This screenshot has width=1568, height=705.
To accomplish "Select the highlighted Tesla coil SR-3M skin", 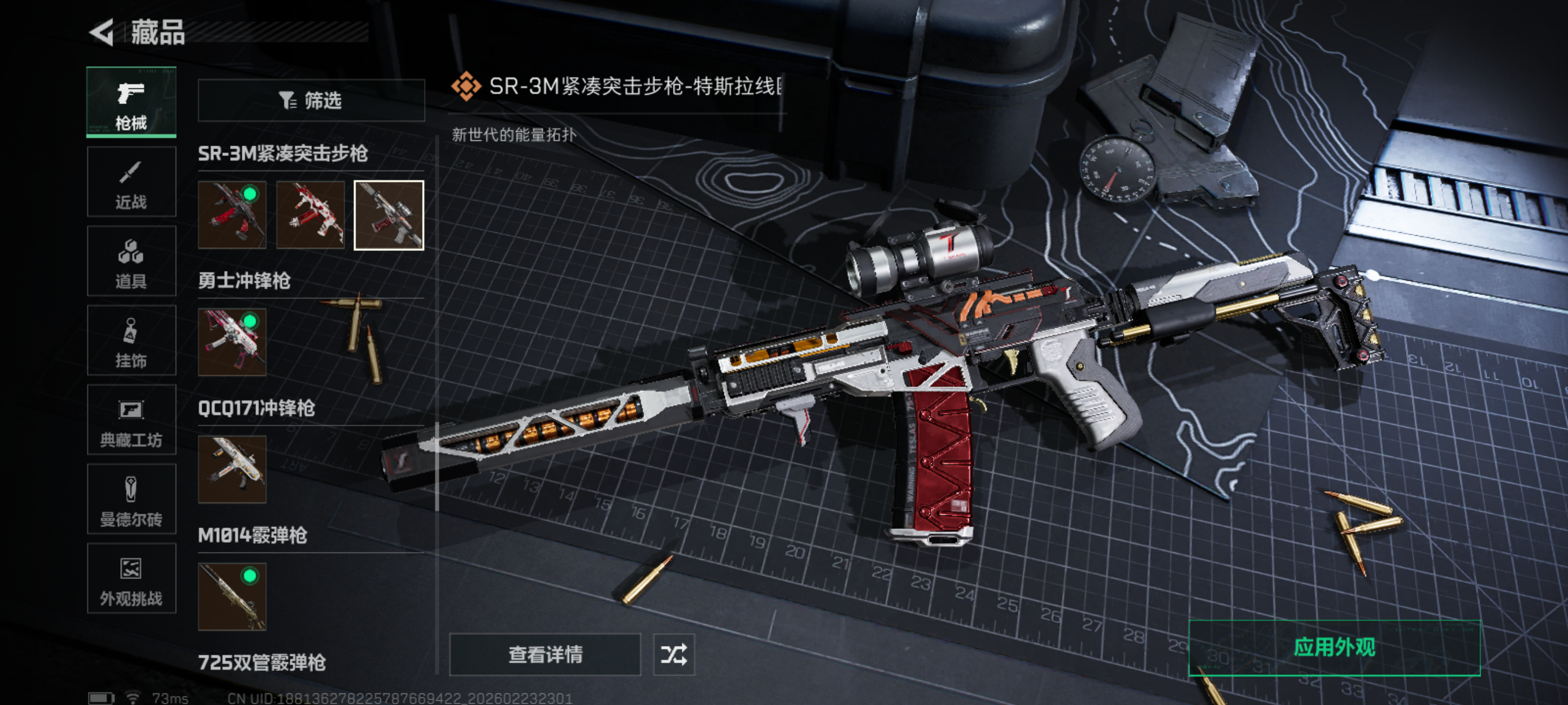I will tap(389, 215).
